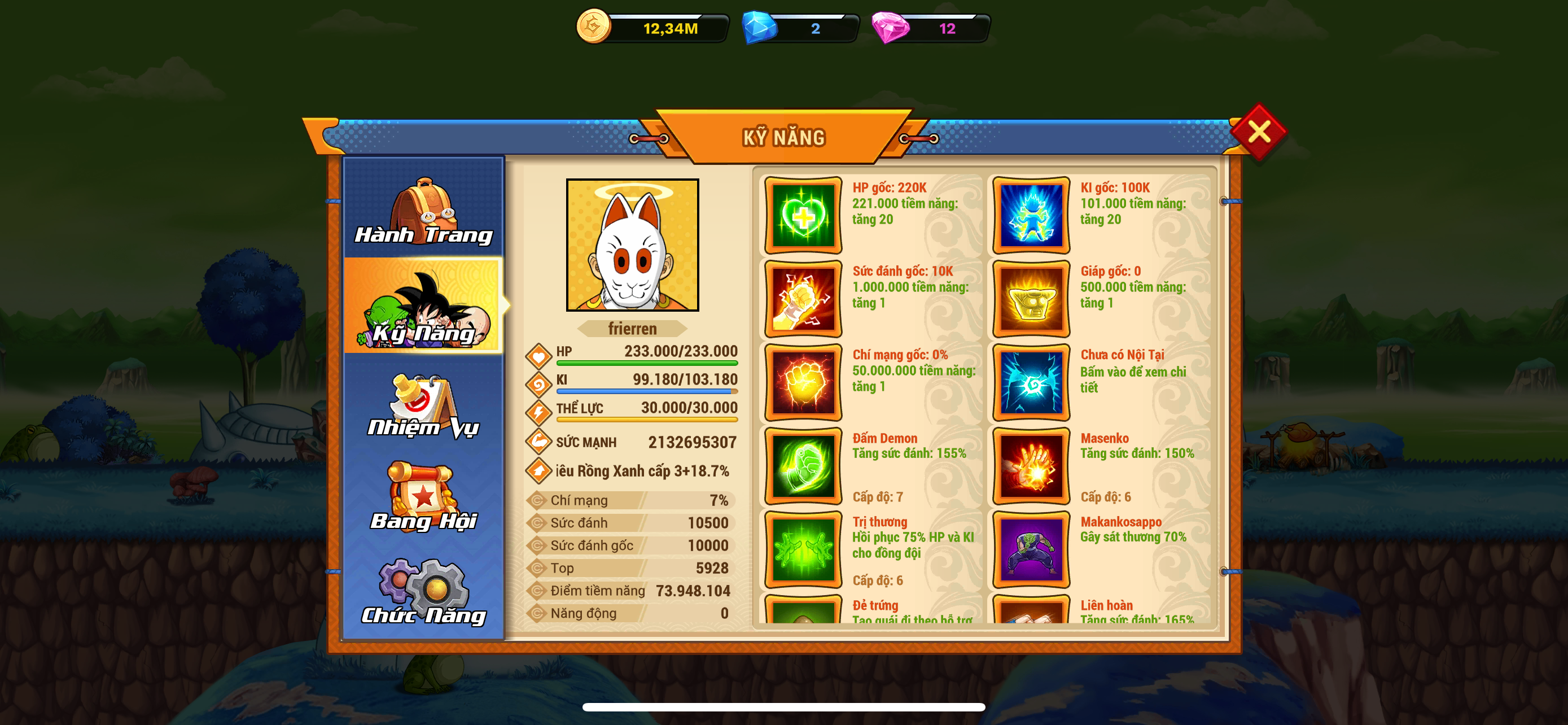Select the Giáp gốc golden armor icon

pos(1031,299)
